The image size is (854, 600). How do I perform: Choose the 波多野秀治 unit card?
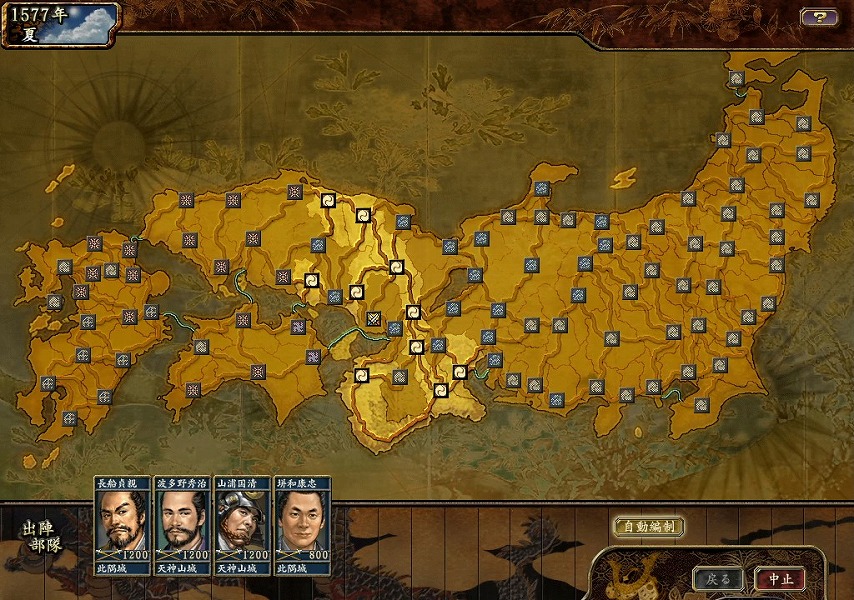pos(182,525)
